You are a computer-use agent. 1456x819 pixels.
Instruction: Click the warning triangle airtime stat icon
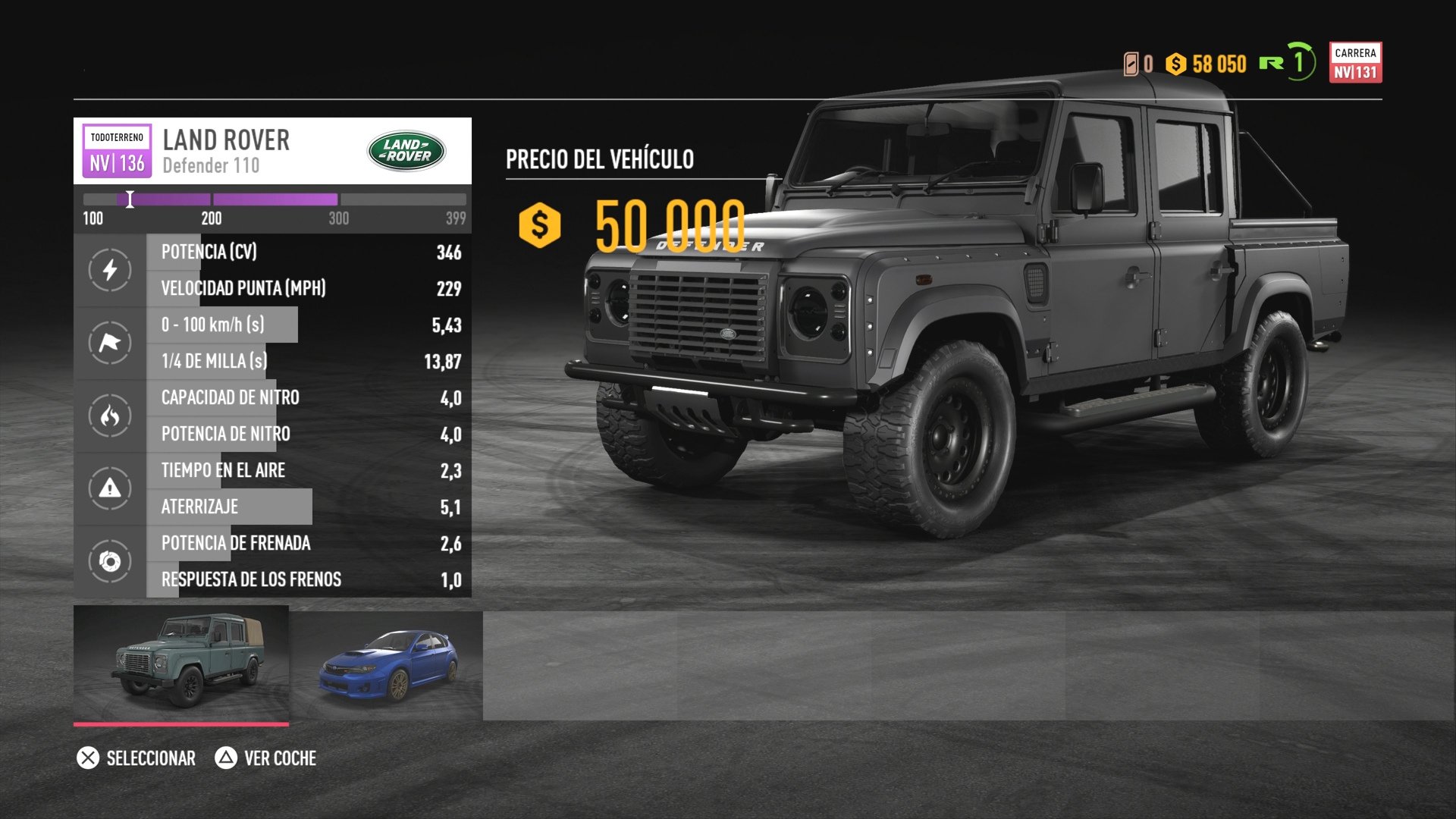click(108, 488)
